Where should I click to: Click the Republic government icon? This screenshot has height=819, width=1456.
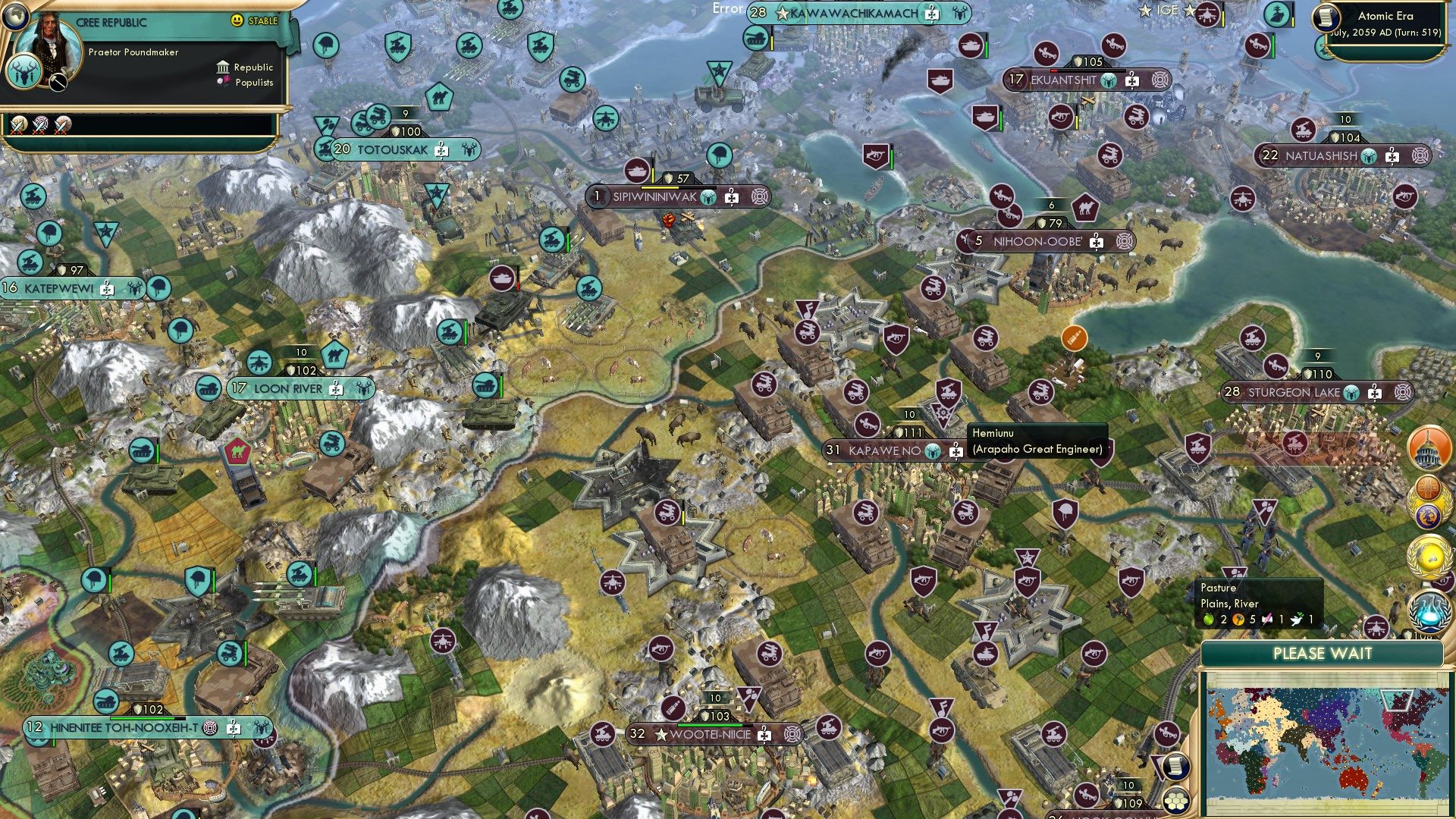coord(223,67)
